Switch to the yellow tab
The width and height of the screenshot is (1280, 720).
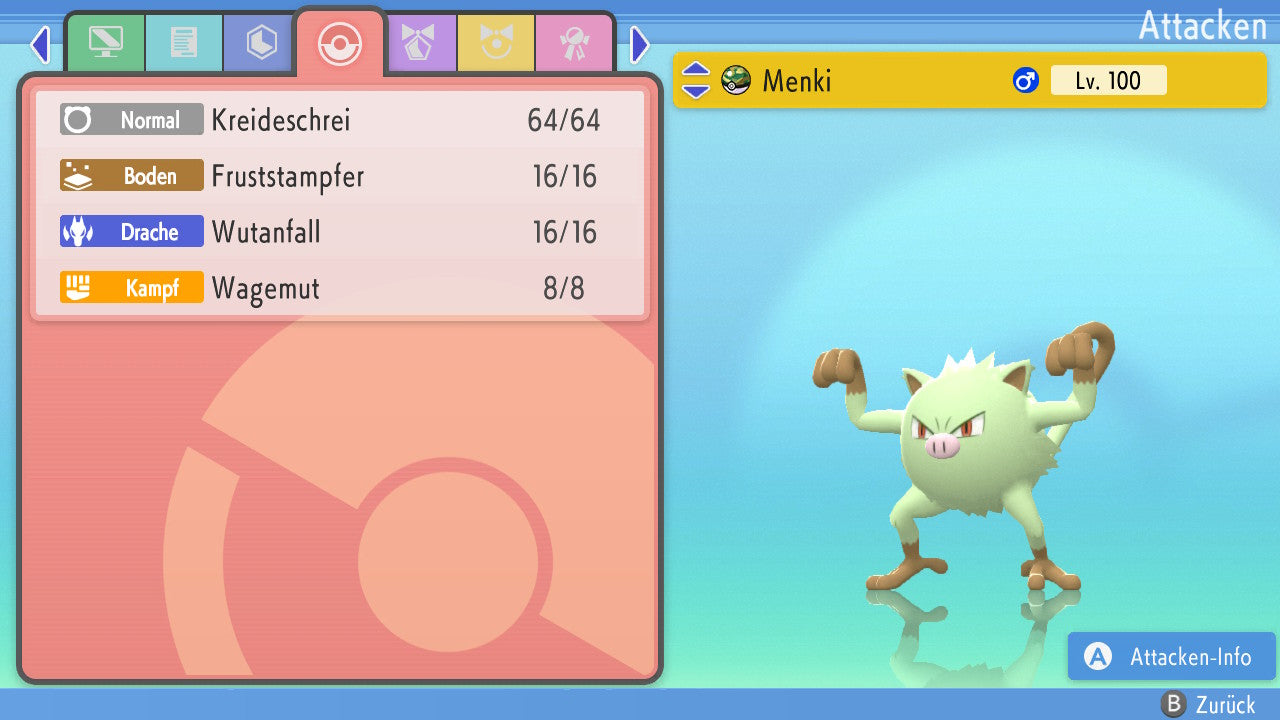(x=496, y=43)
